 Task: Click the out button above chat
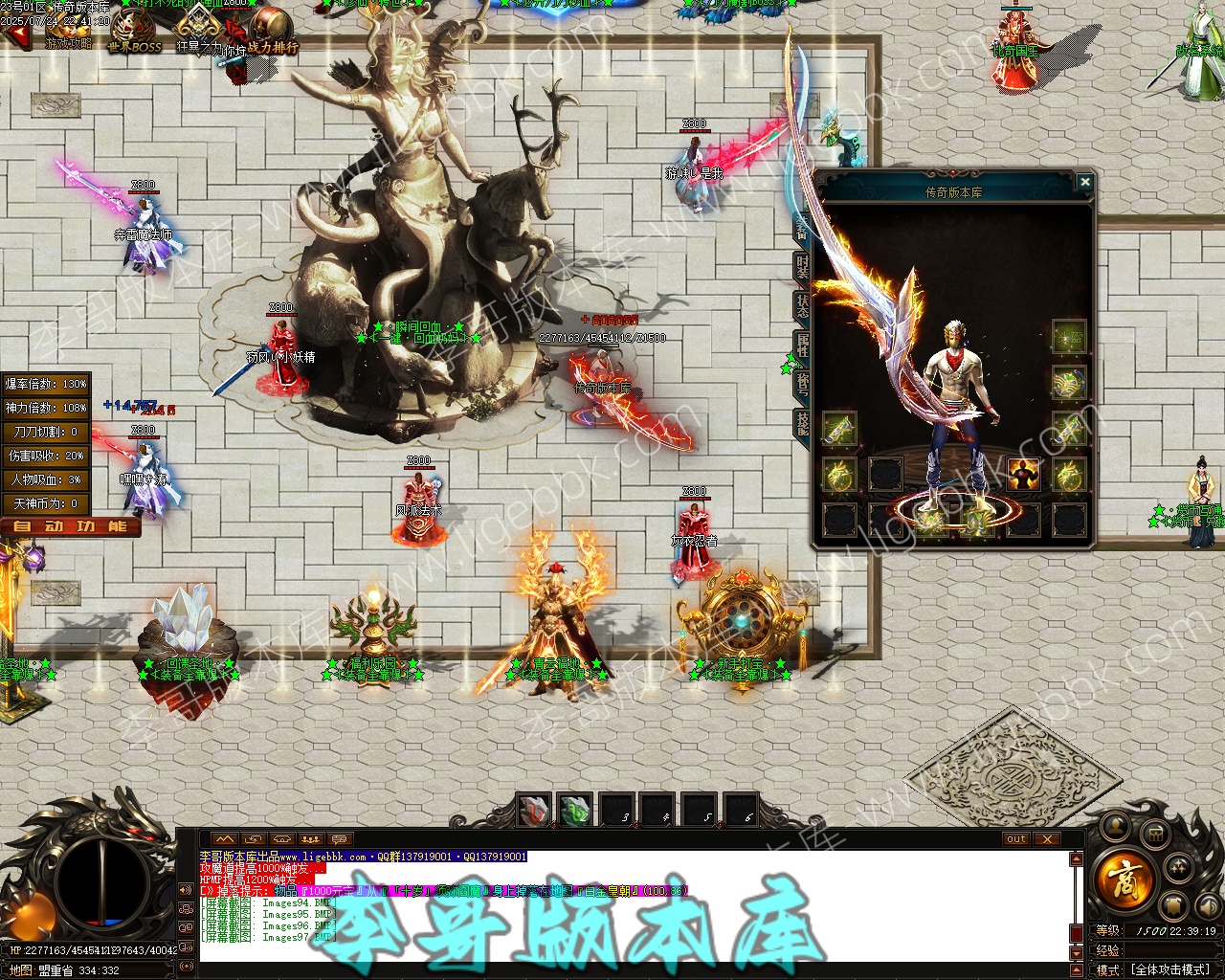pos(1016,839)
